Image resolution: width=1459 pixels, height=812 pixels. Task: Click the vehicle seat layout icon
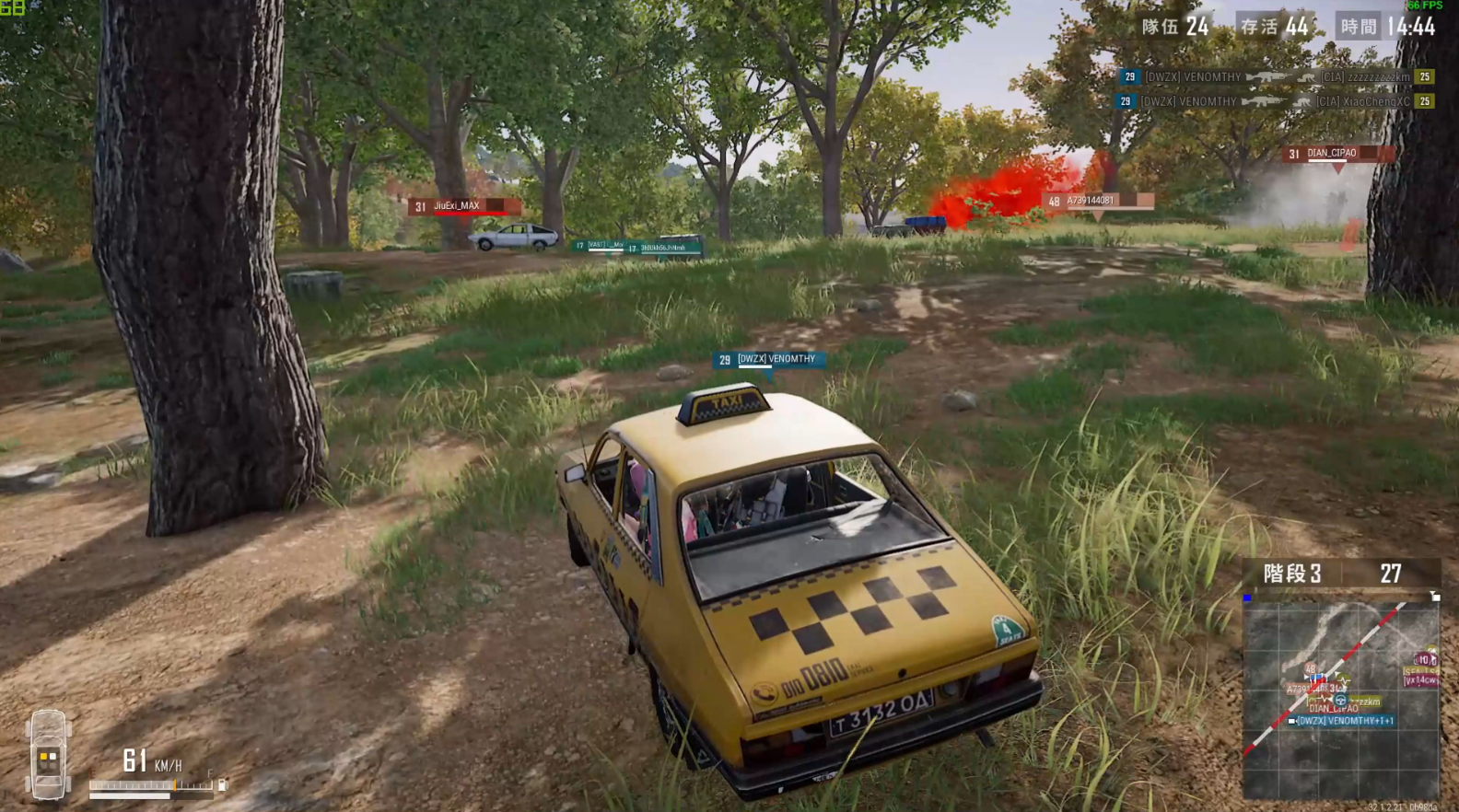(x=48, y=754)
